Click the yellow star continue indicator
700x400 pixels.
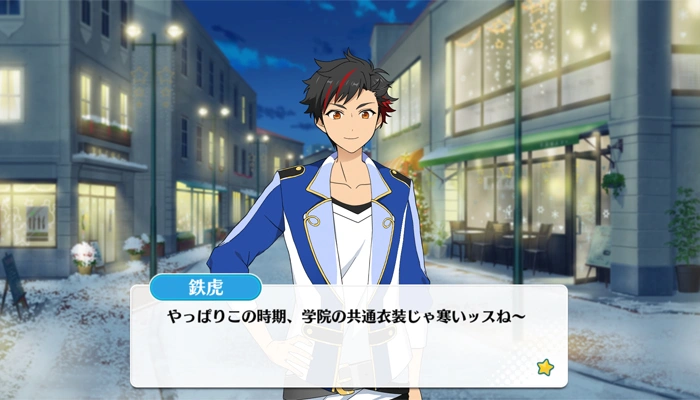coord(544,367)
